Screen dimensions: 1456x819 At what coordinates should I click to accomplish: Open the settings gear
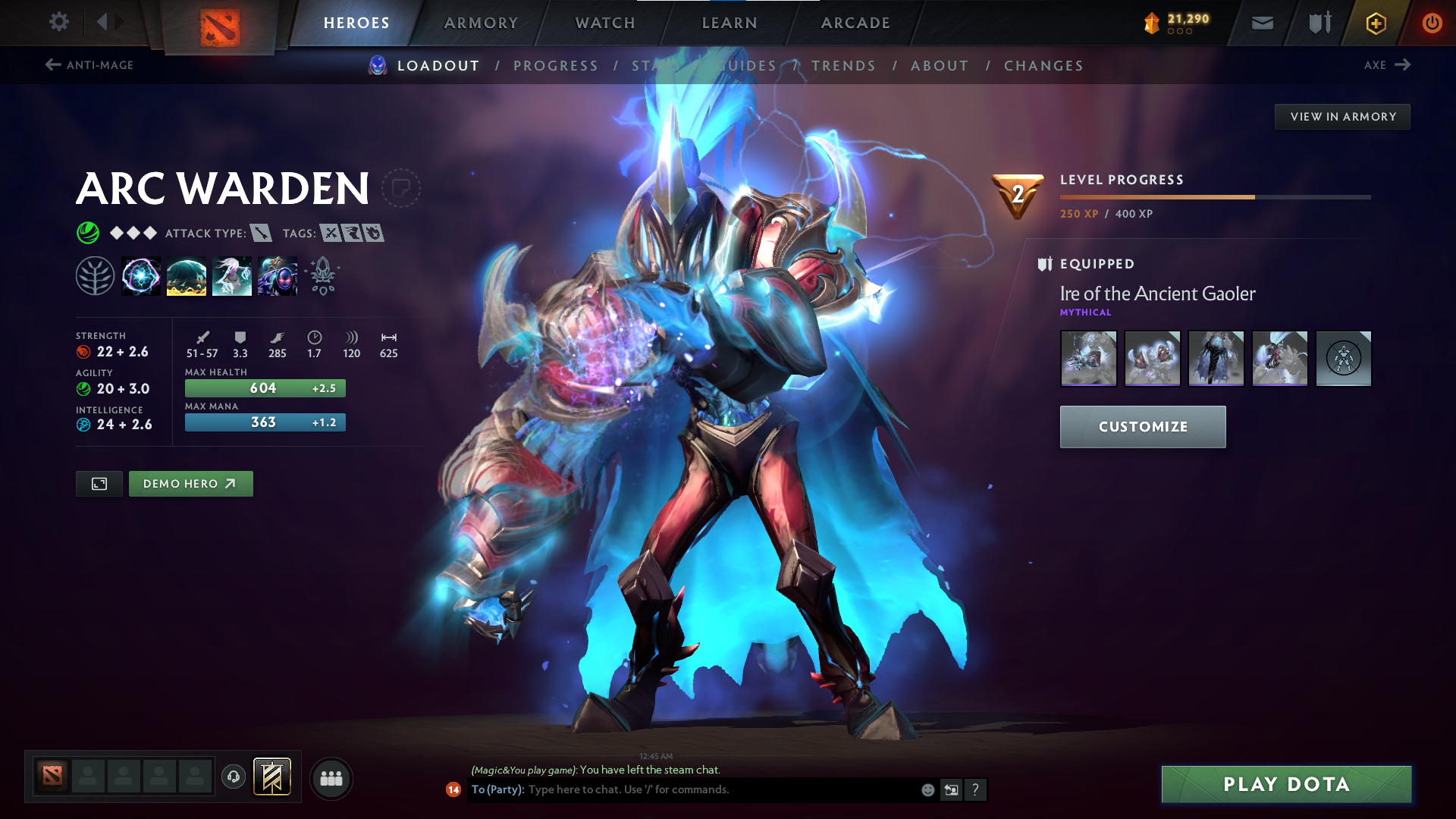click(x=58, y=23)
